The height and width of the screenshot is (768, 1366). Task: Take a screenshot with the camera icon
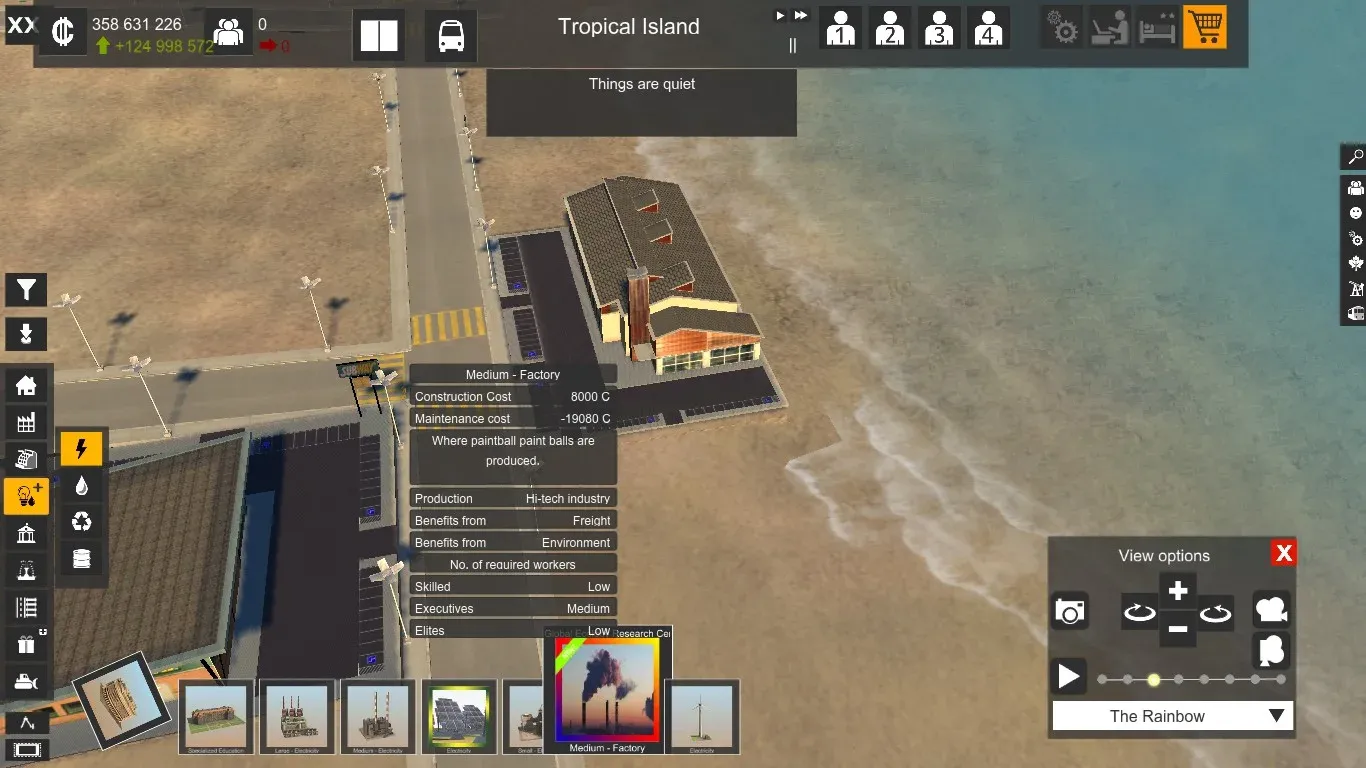click(x=1069, y=611)
